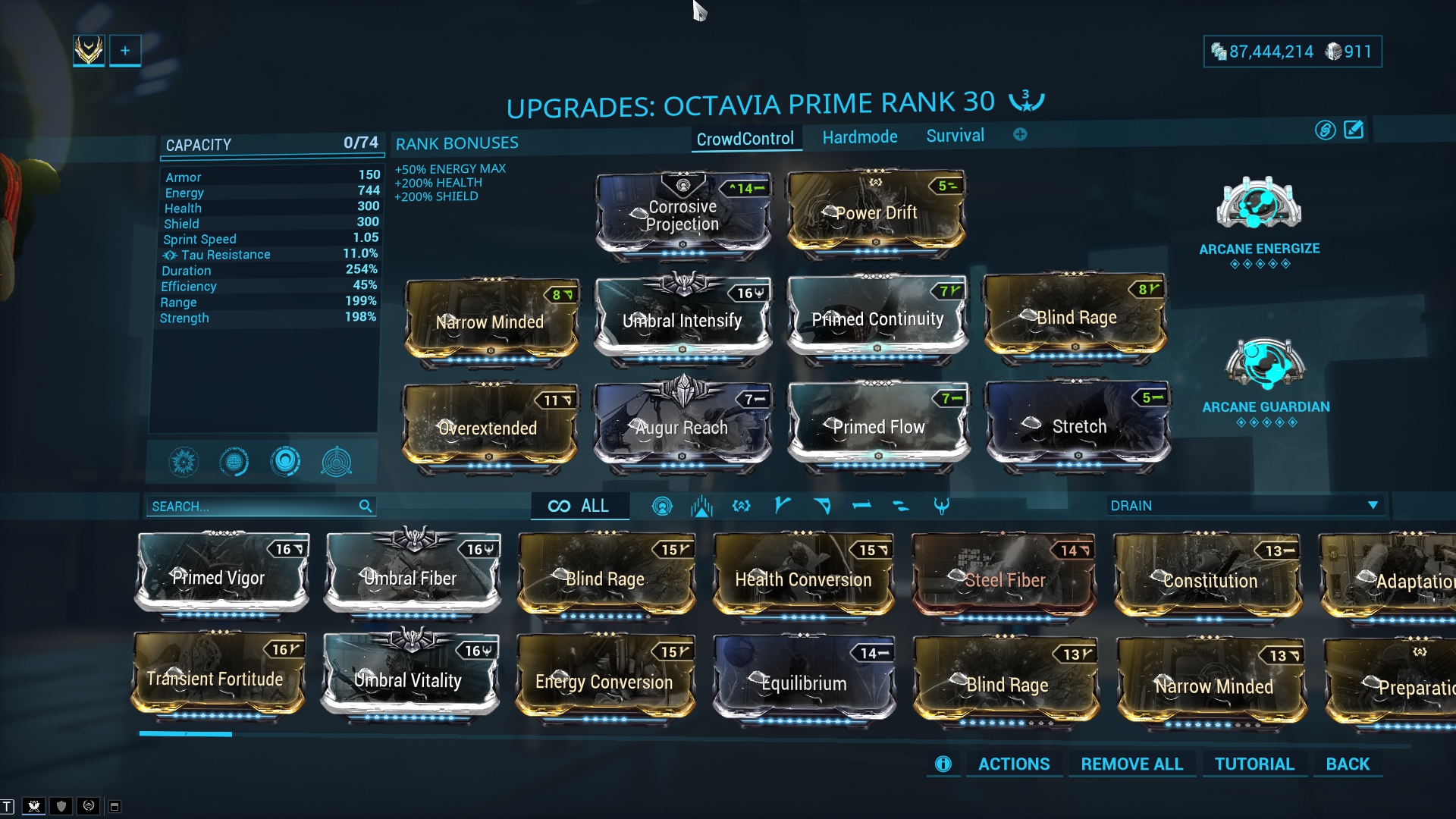Go back with the Back button
The height and width of the screenshot is (819, 1456).
click(x=1348, y=764)
